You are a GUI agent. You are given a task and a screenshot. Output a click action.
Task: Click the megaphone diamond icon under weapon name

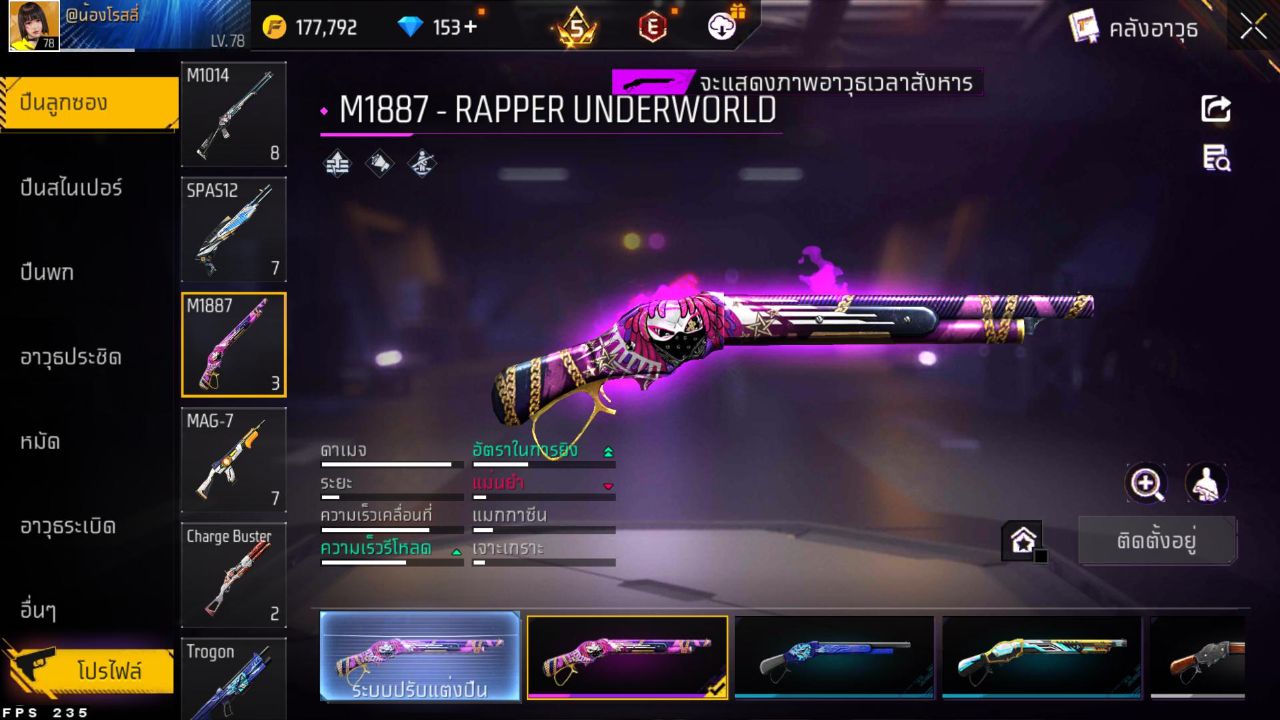point(378,163)
